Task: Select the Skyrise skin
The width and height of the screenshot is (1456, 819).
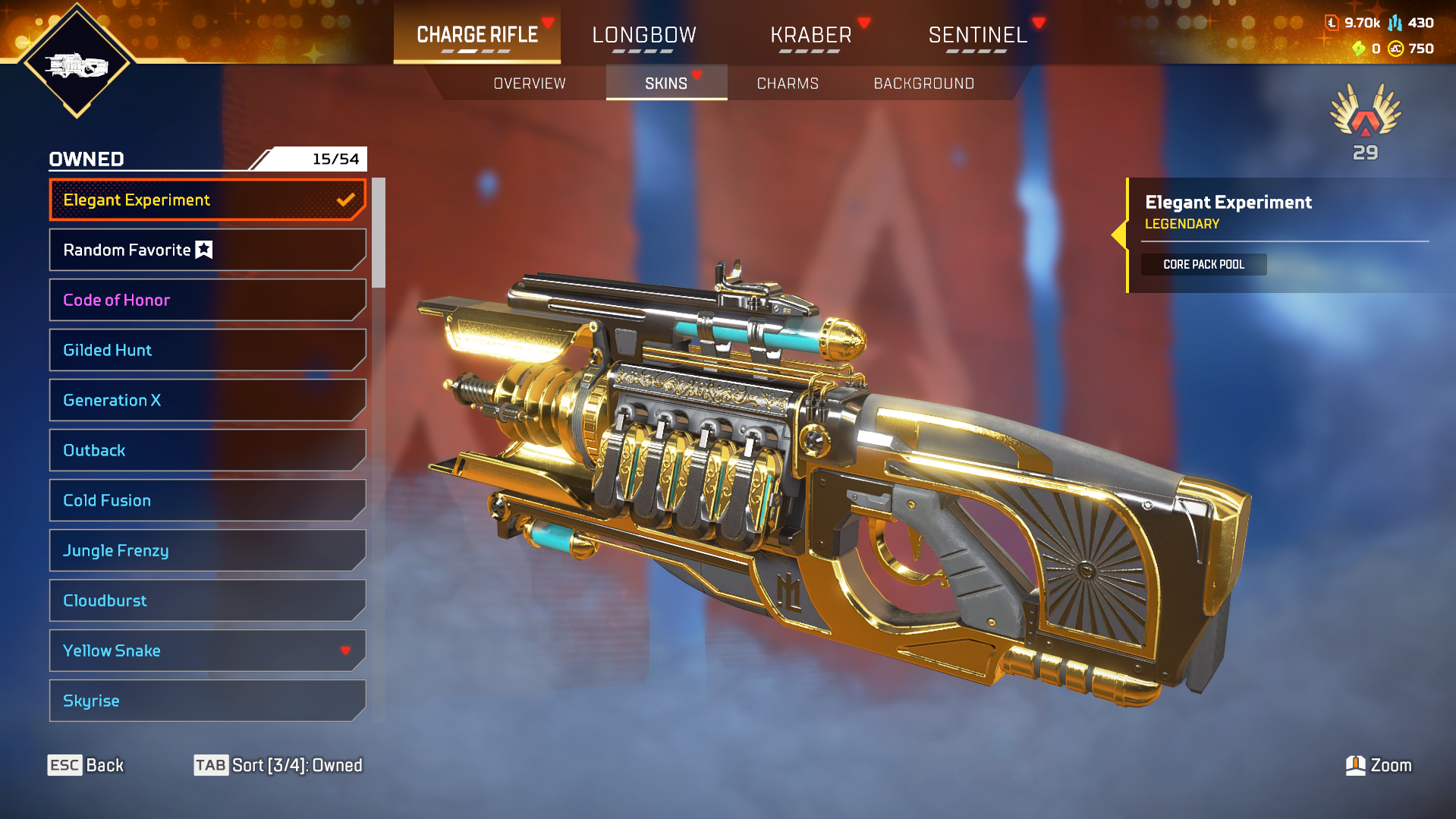Action: (x=206, y=701)
